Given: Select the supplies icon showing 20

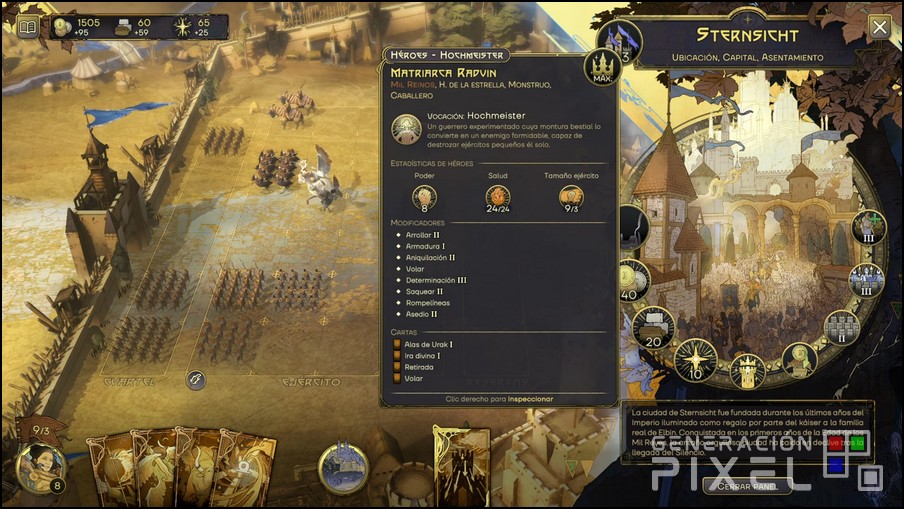Looking at the screenshot, I should (653, 328).
